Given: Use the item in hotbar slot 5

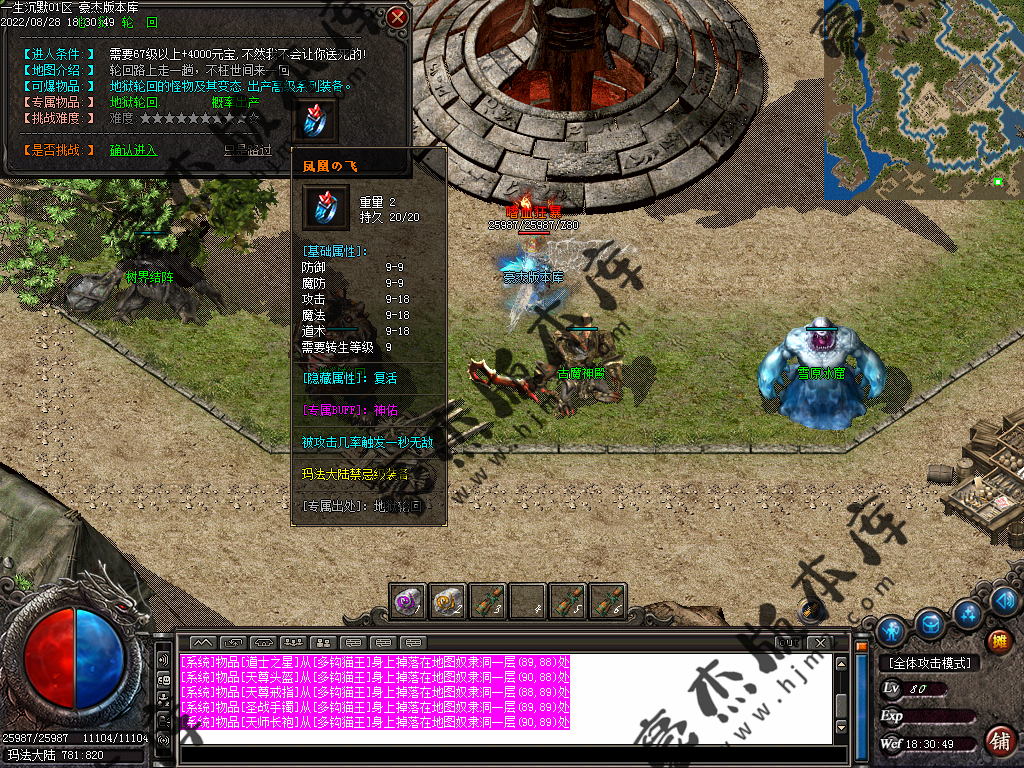Looking at the screenshot, I should 567,601.
